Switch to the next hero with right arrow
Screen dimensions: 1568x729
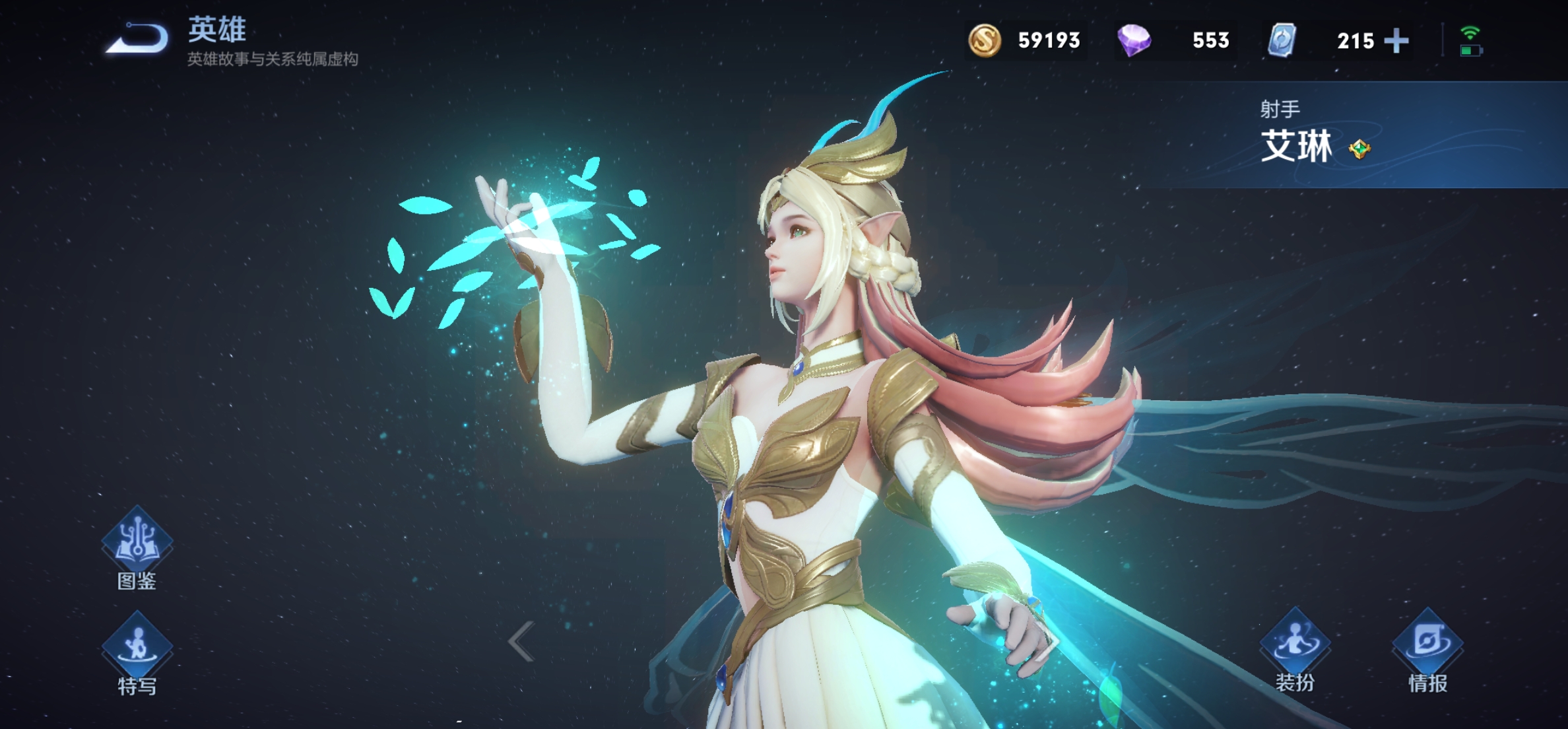point(1049,641)
